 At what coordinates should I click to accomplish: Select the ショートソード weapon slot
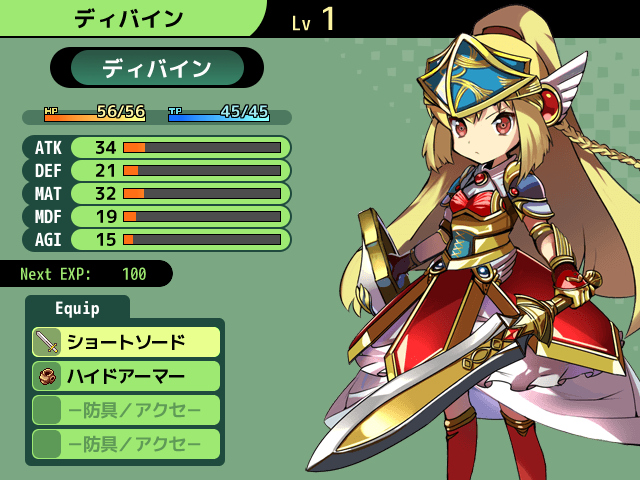click(126, 342)
